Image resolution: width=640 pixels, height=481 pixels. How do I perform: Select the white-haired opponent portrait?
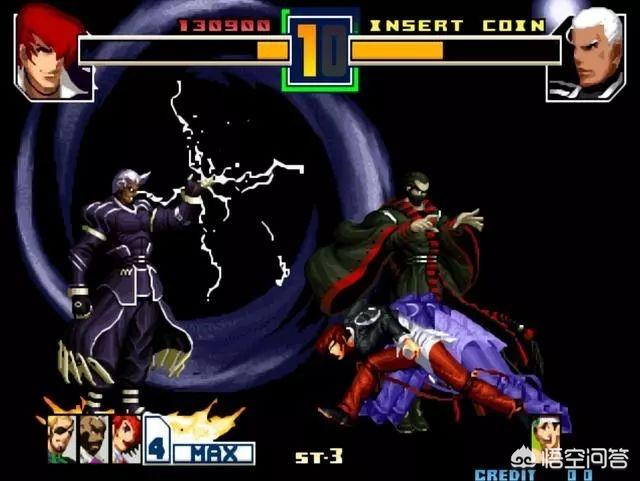click(586, 52)
